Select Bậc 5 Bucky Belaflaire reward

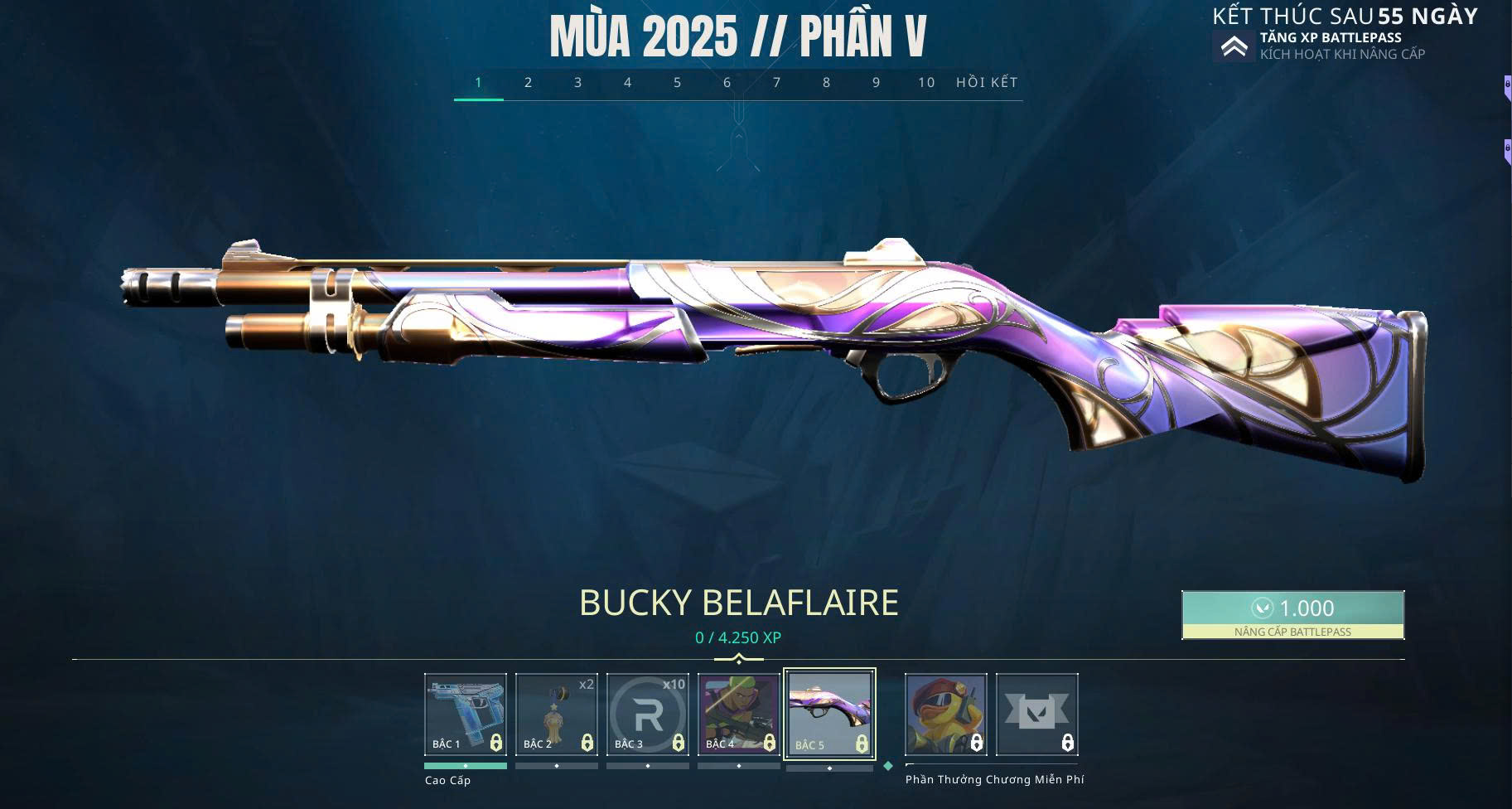click(x=829, y=714)
